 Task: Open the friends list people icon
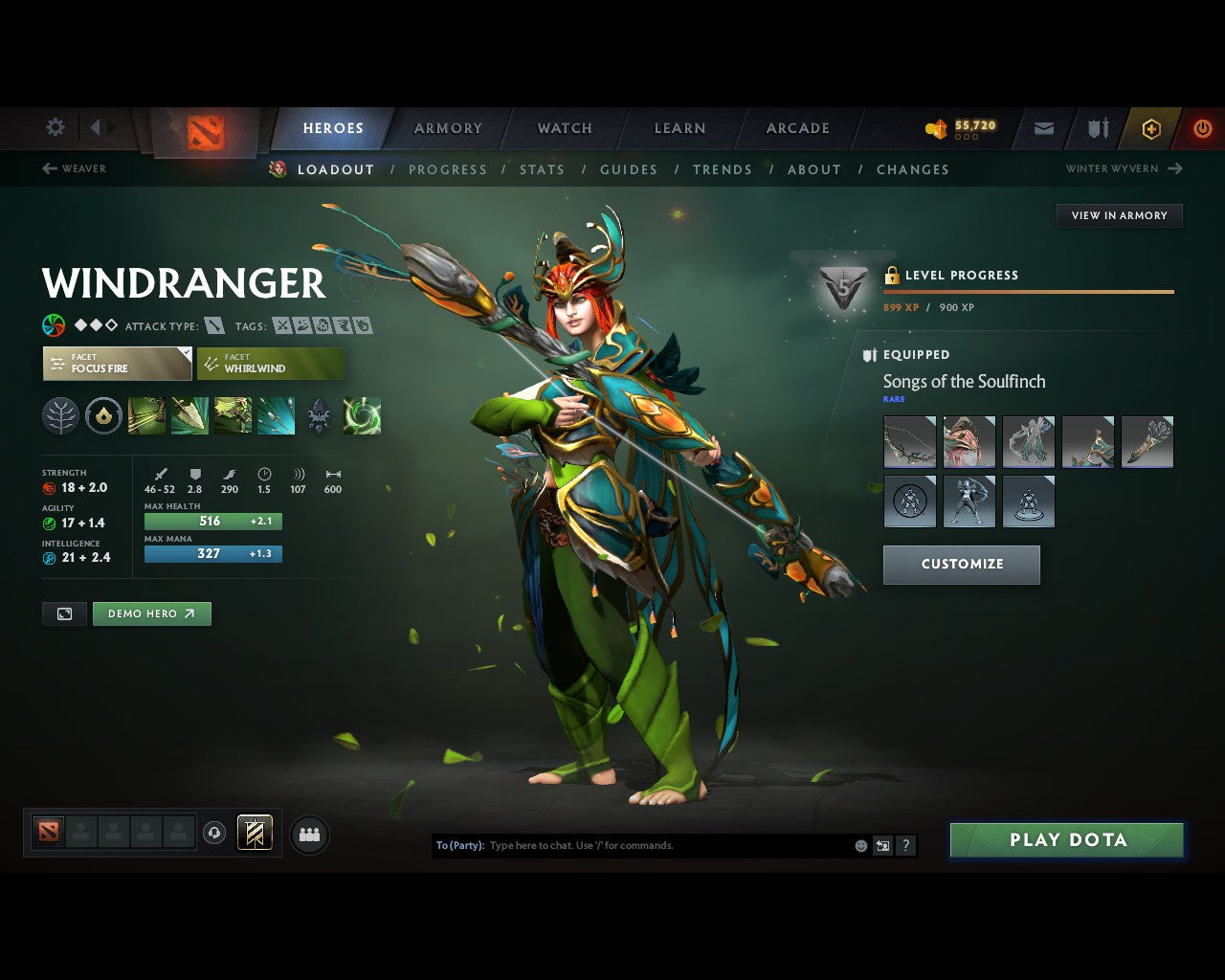point(308,833)
